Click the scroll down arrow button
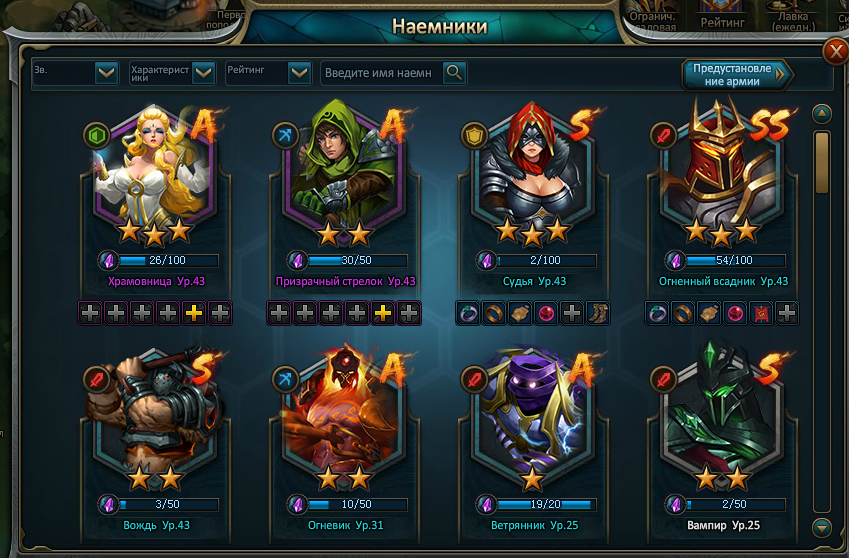The image size is (849, 558). (822, 526)
